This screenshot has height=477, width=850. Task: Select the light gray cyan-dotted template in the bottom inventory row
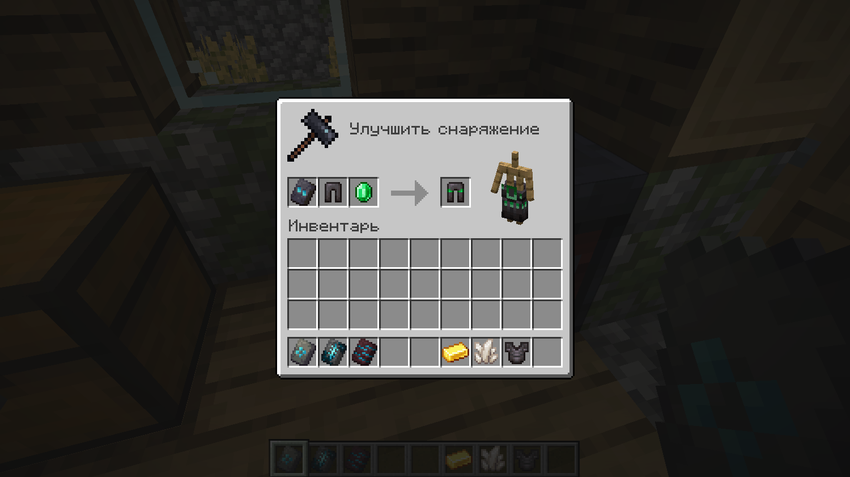point(303,352)
